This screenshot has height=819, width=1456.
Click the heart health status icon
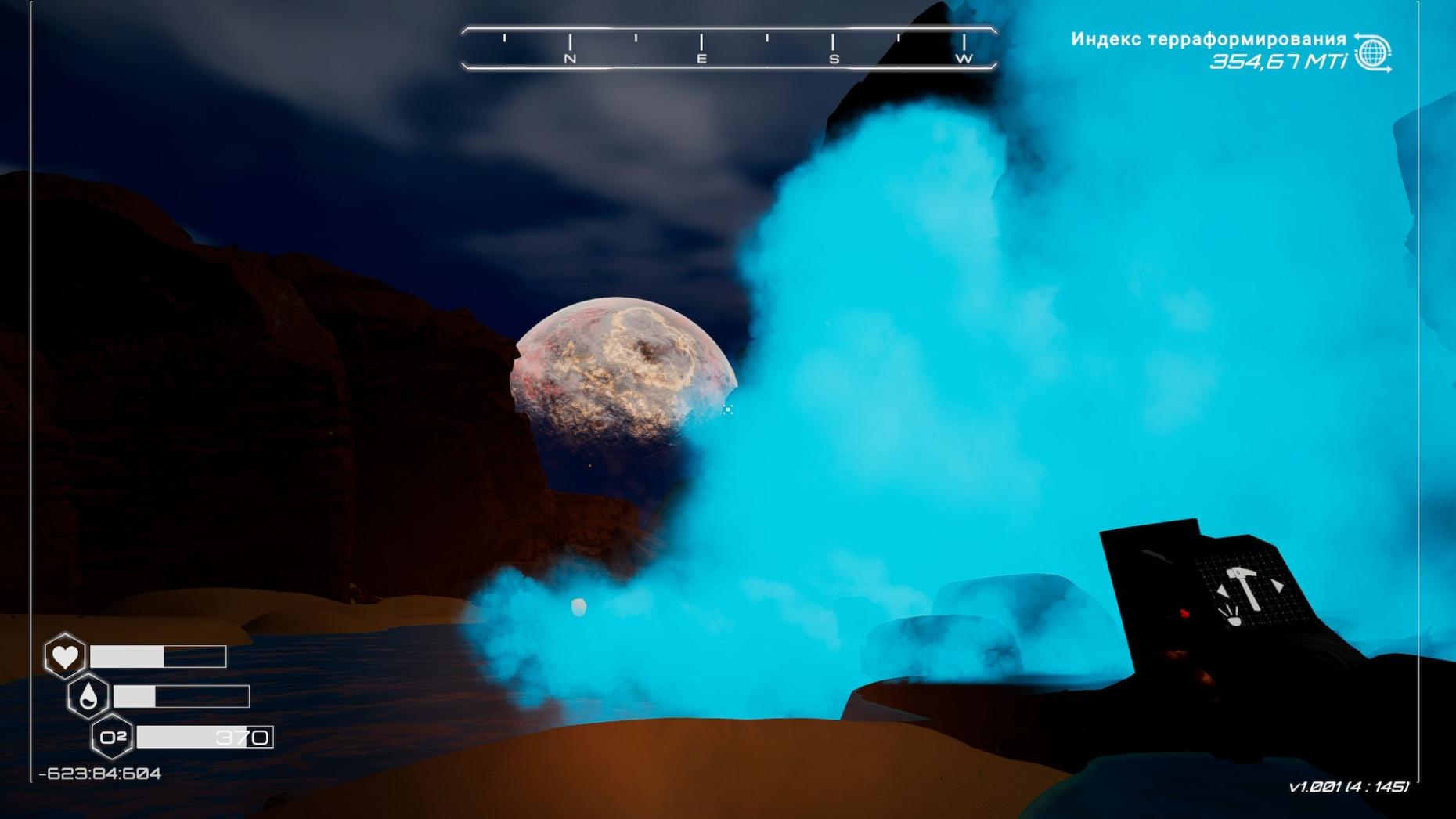pyautogui.click(x=65, y=655)
